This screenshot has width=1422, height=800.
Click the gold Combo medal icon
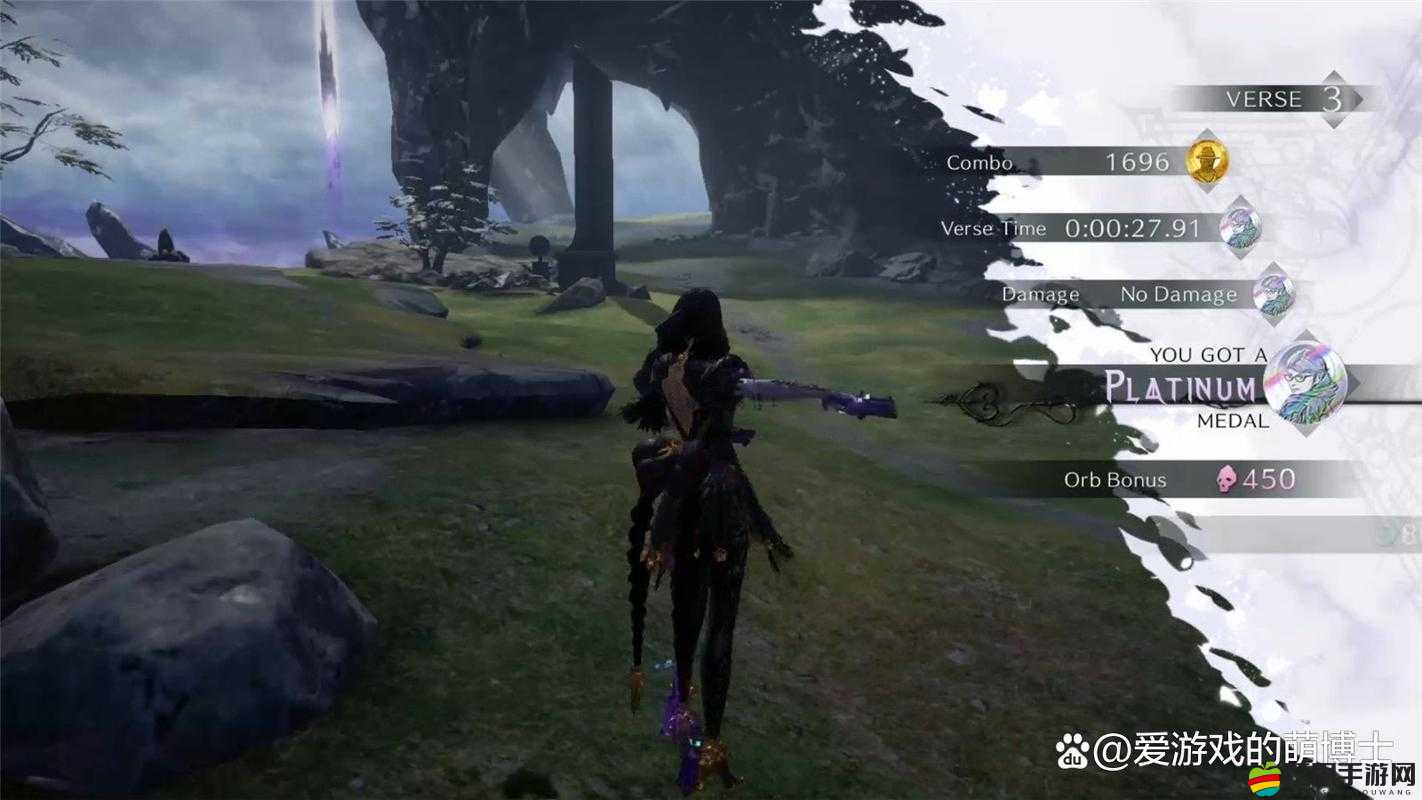(1207, 161)
